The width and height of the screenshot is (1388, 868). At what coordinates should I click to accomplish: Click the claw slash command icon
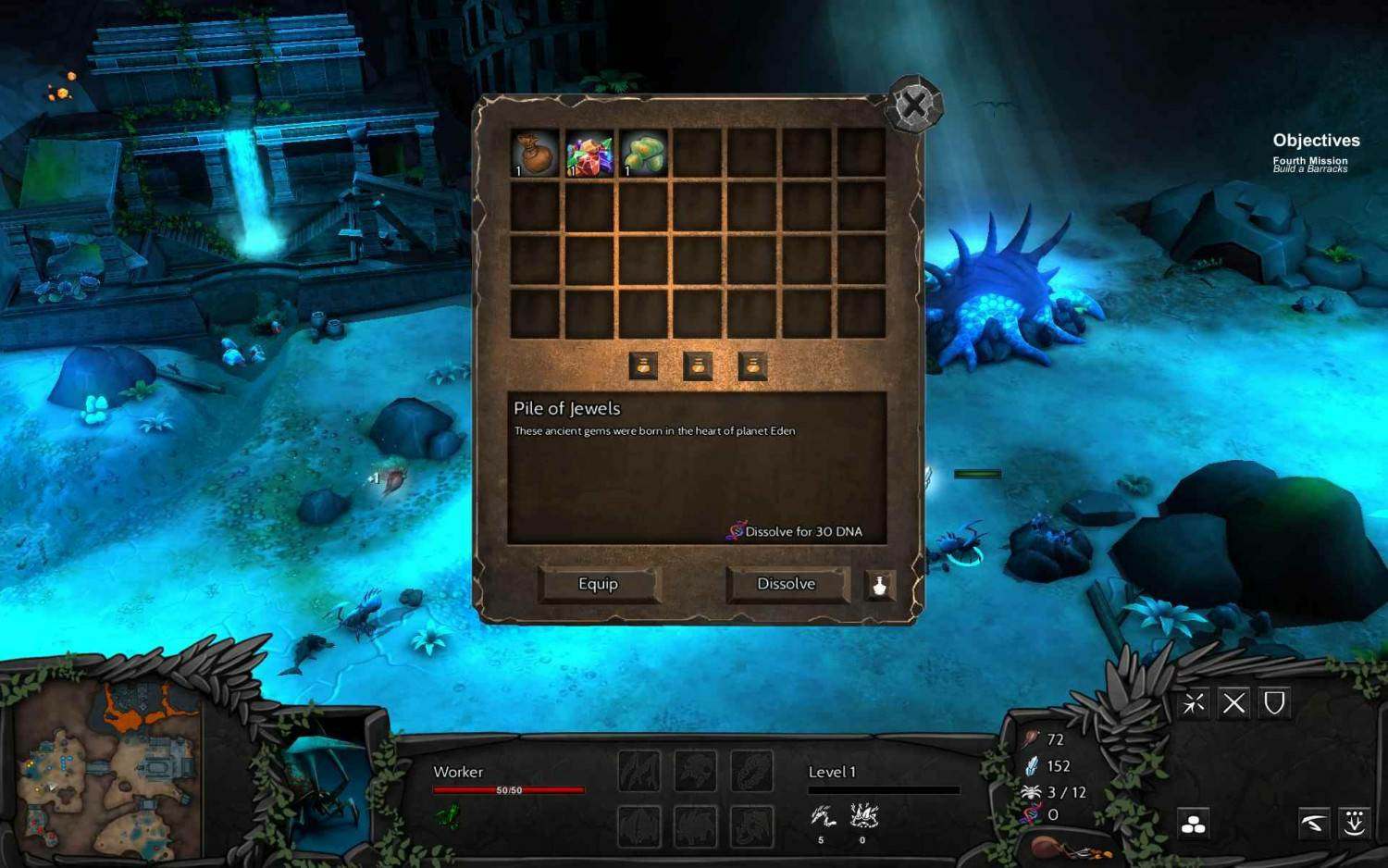point(1314,823)
